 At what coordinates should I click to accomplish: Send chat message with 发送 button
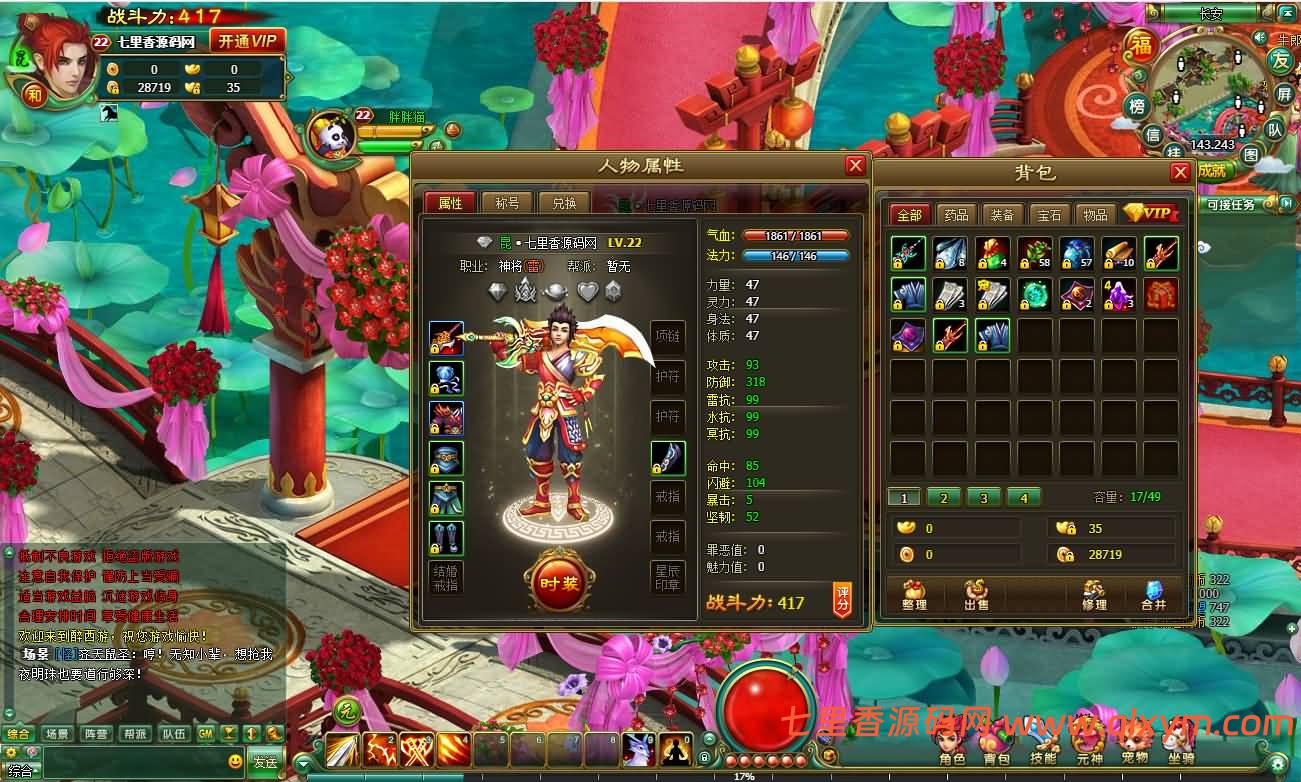(x=265, y=762)
